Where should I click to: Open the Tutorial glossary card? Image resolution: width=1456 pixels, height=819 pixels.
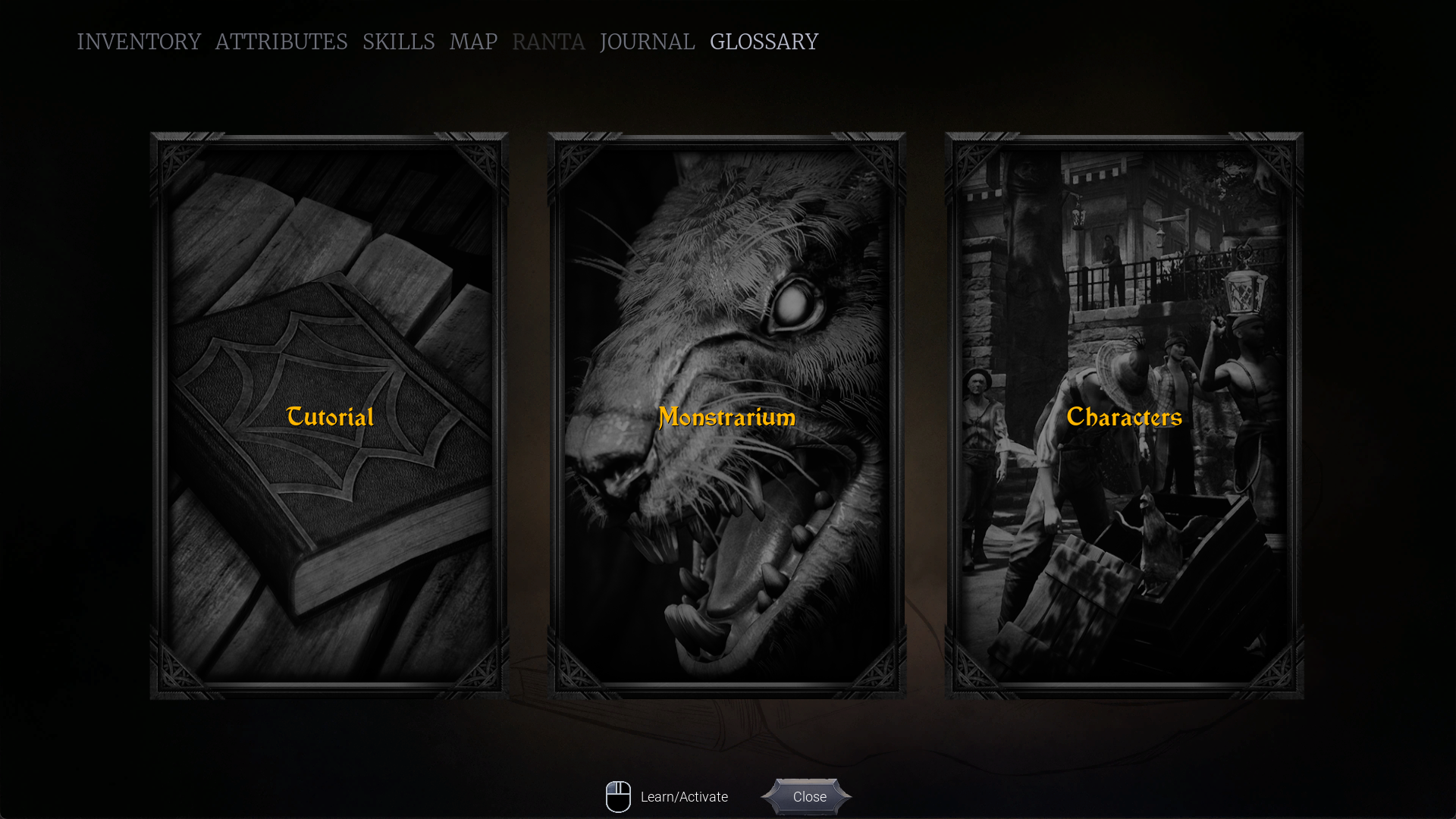[329, 416]
